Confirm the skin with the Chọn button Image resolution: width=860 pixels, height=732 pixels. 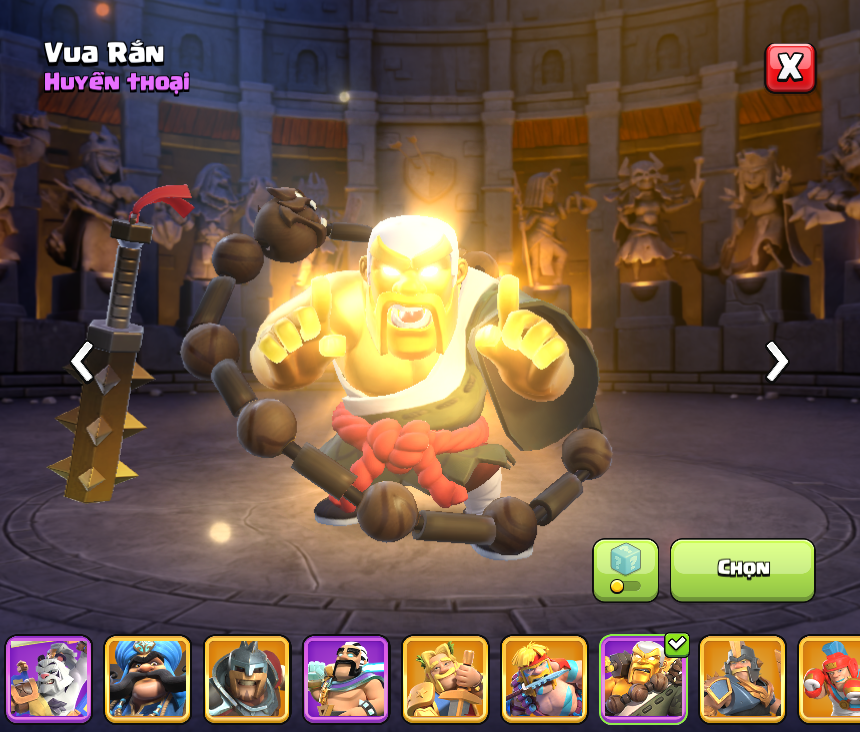click(x=742, y=569)
